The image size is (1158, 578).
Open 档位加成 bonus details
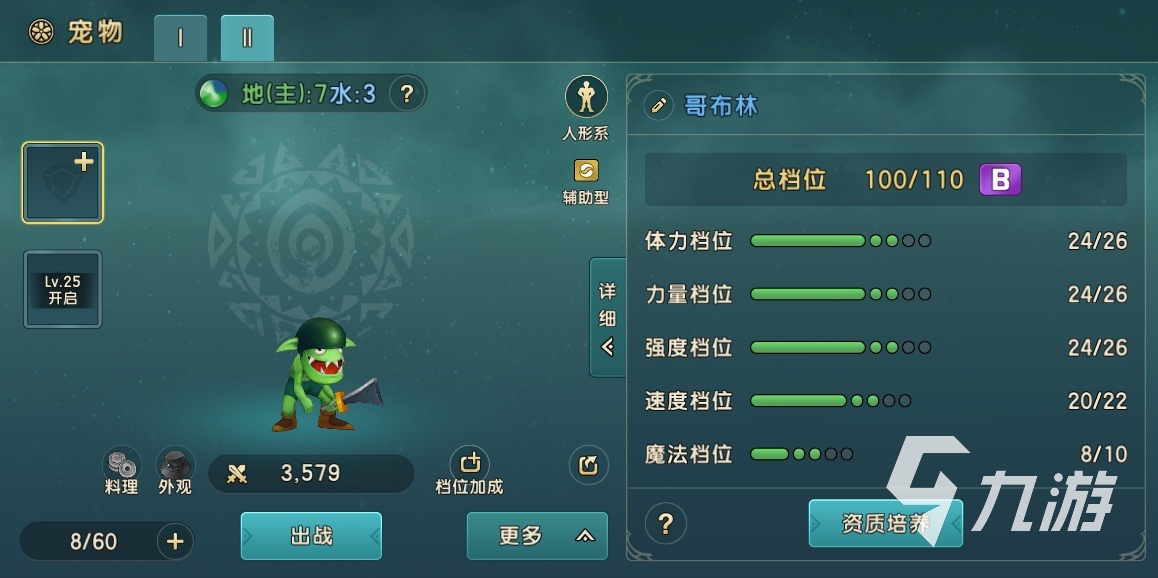coord(469,465)
